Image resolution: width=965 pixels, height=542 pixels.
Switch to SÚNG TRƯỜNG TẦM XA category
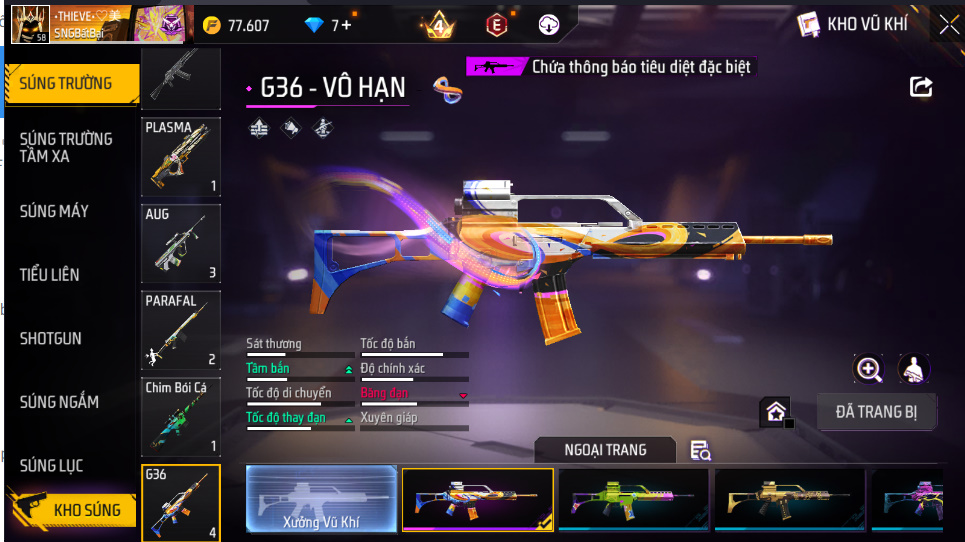click(66, 147)
